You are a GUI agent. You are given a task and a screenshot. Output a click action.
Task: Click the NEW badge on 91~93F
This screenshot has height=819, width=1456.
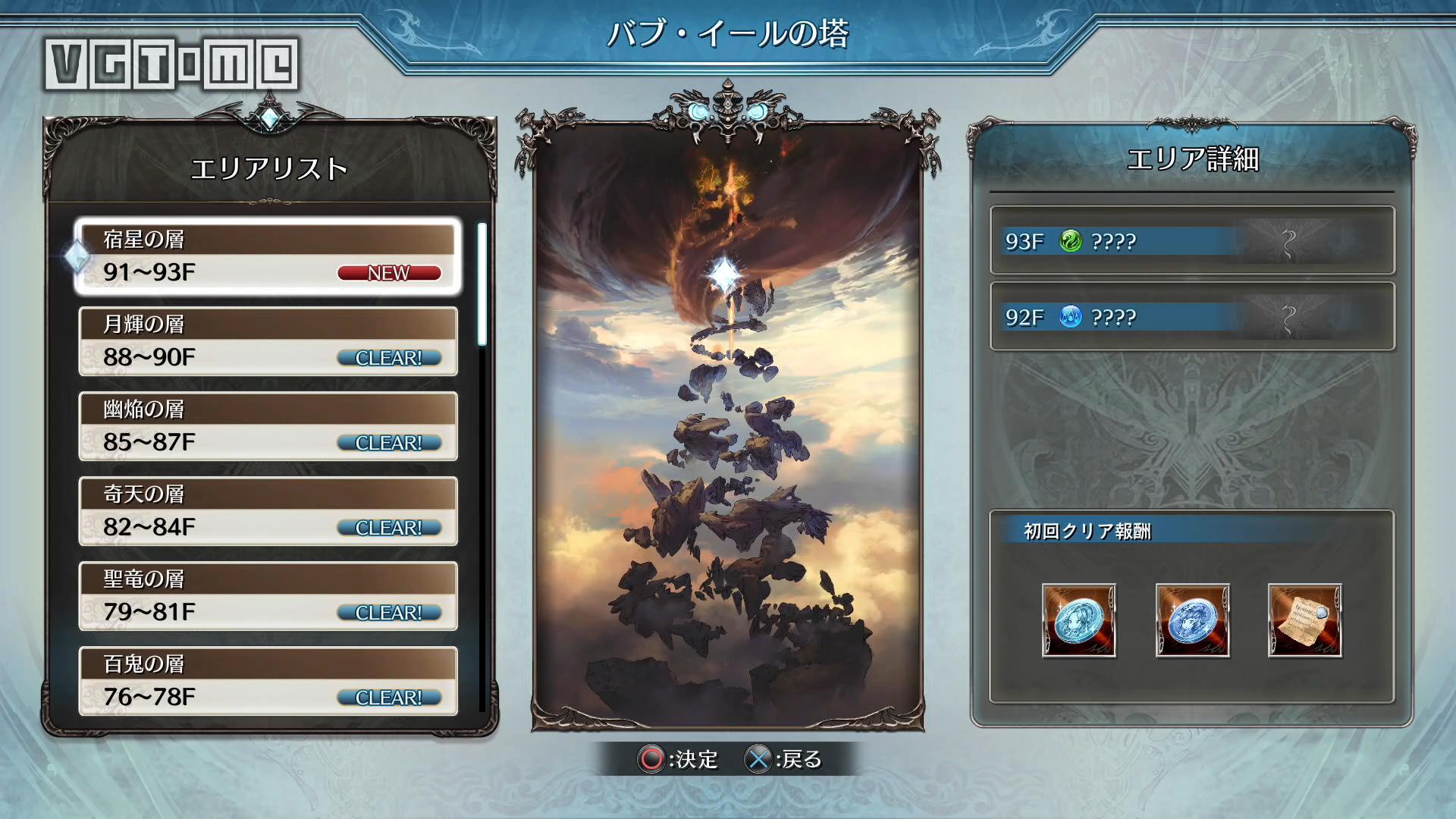click(388, 274)
